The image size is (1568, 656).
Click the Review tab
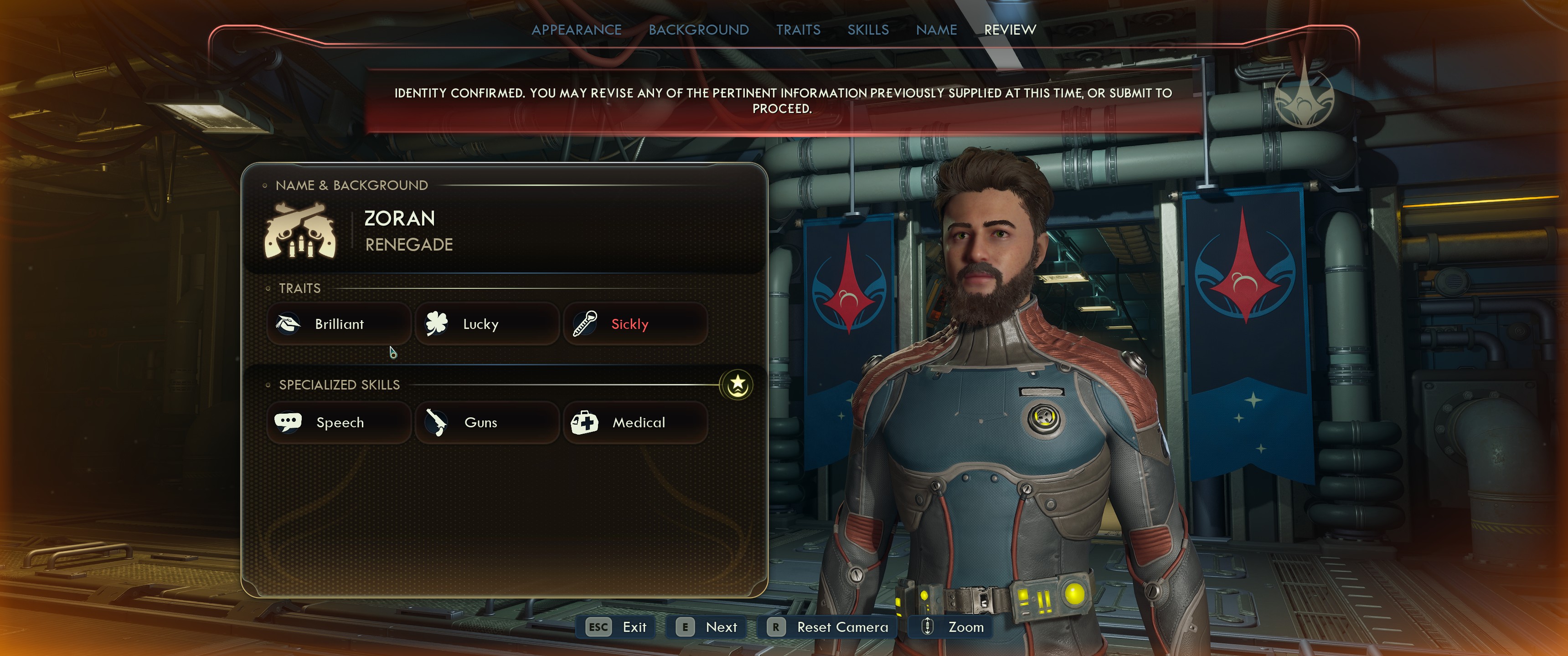[1010, 30]
